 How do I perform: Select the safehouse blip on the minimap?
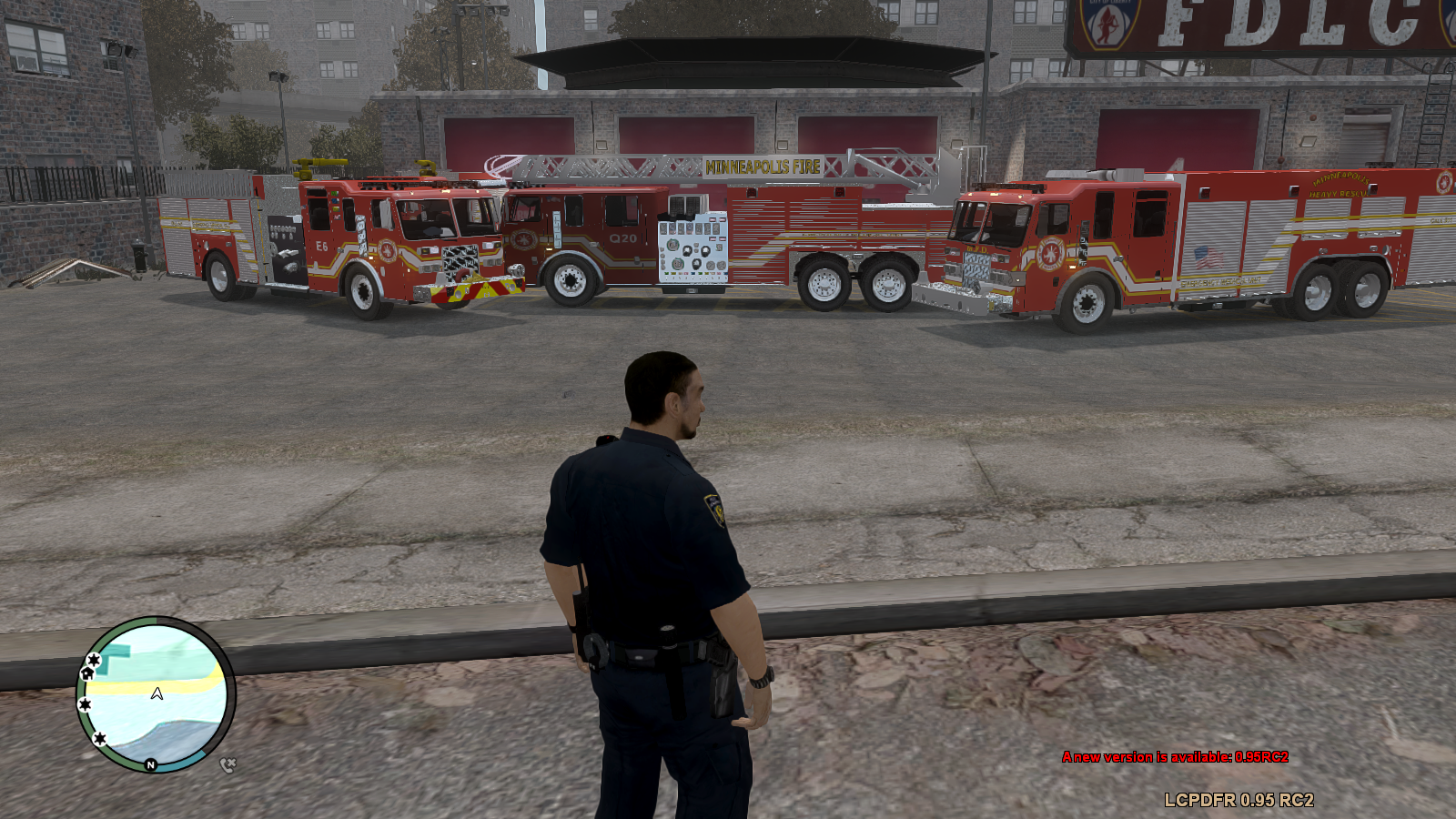[87, 673]
